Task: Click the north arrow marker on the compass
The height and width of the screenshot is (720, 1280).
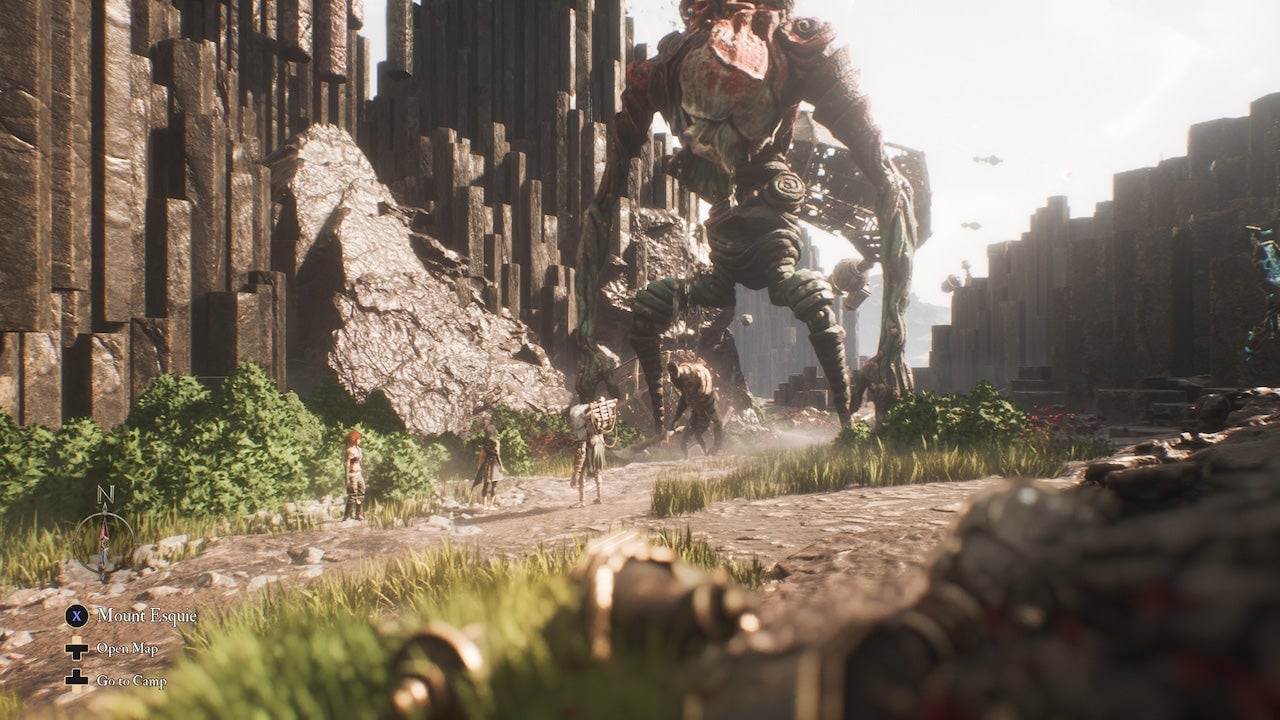Action: [104, 507]
